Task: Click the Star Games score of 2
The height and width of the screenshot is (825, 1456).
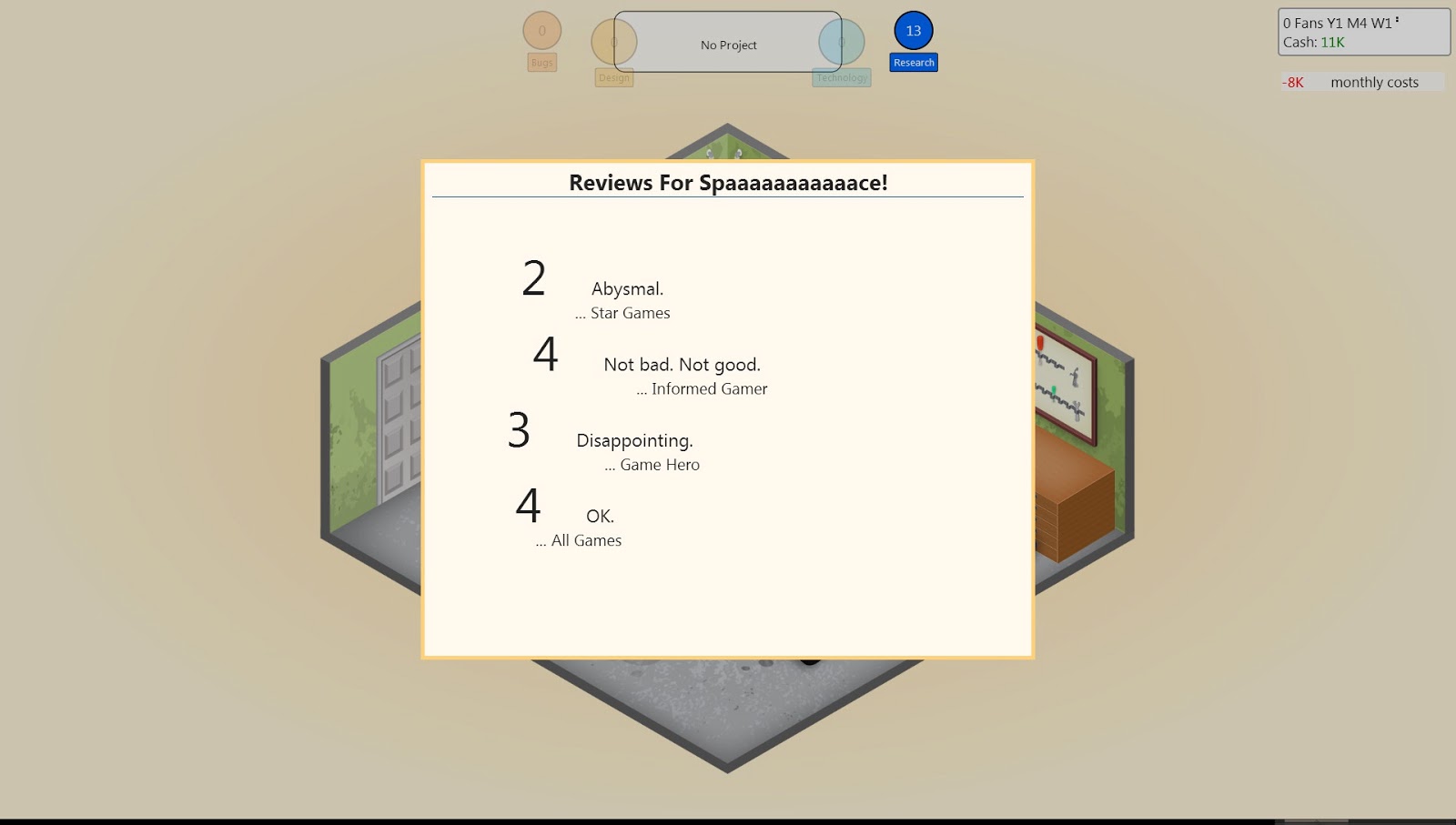Action: [x=533, y=278]
